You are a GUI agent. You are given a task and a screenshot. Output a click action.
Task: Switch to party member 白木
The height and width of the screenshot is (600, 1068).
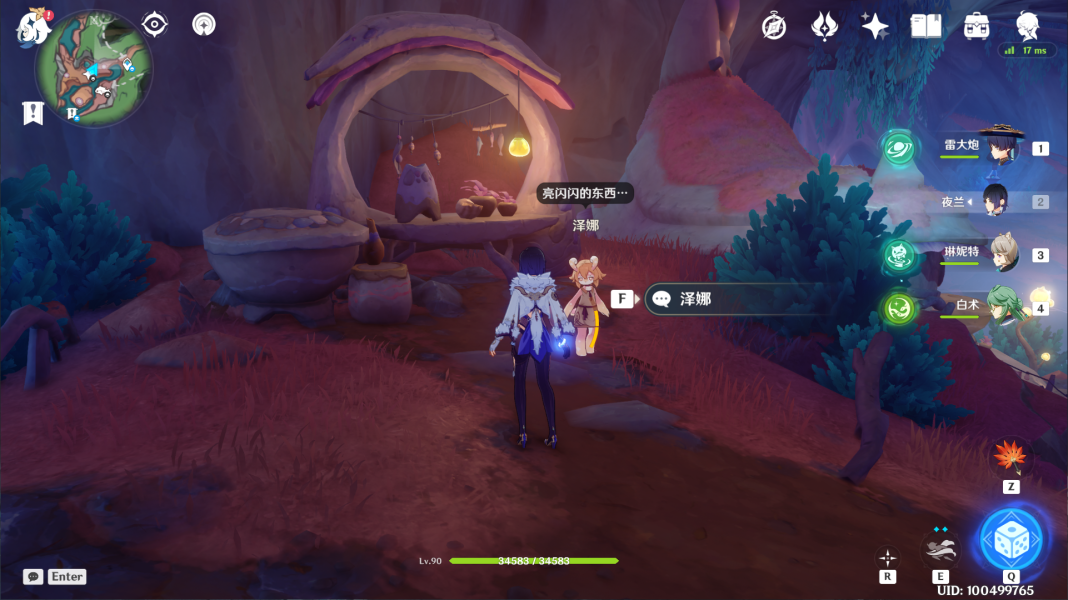click(1002, 307)
